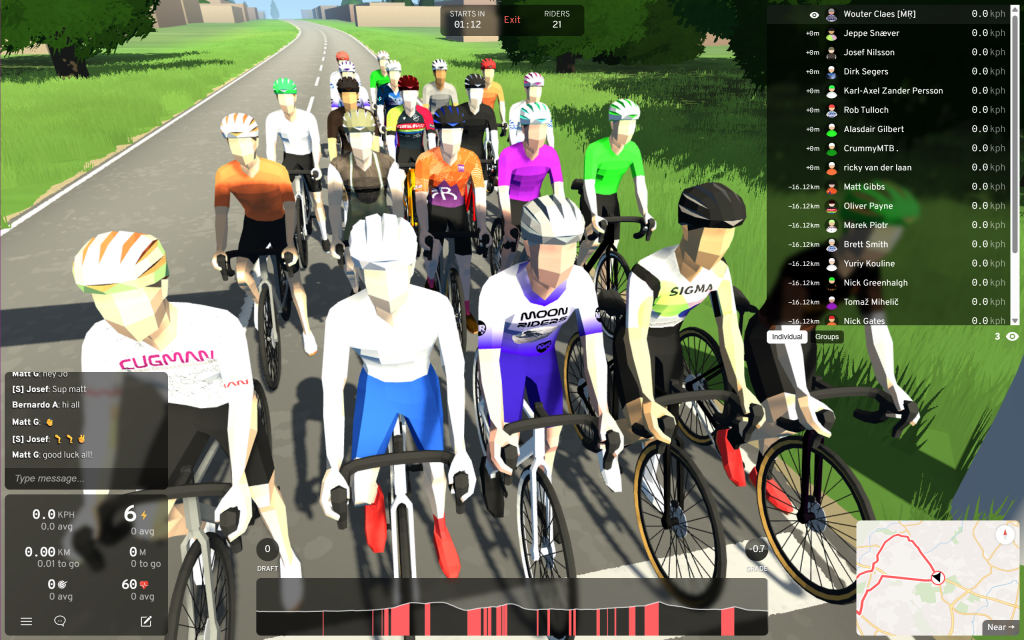Toggle the minimap Near zoom button
Image resolution: width=1024 pixels, height=640 pixels.
click(x=1000, y=627)
